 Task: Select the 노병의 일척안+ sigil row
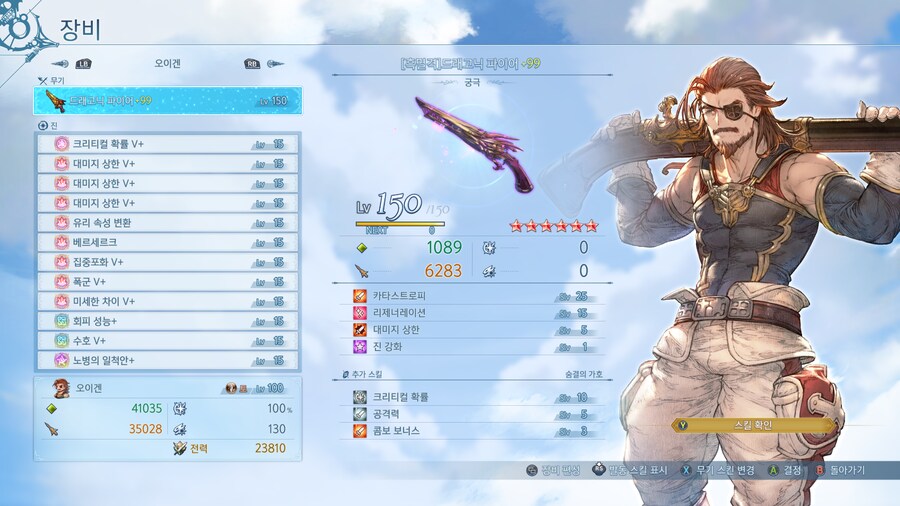167,360
